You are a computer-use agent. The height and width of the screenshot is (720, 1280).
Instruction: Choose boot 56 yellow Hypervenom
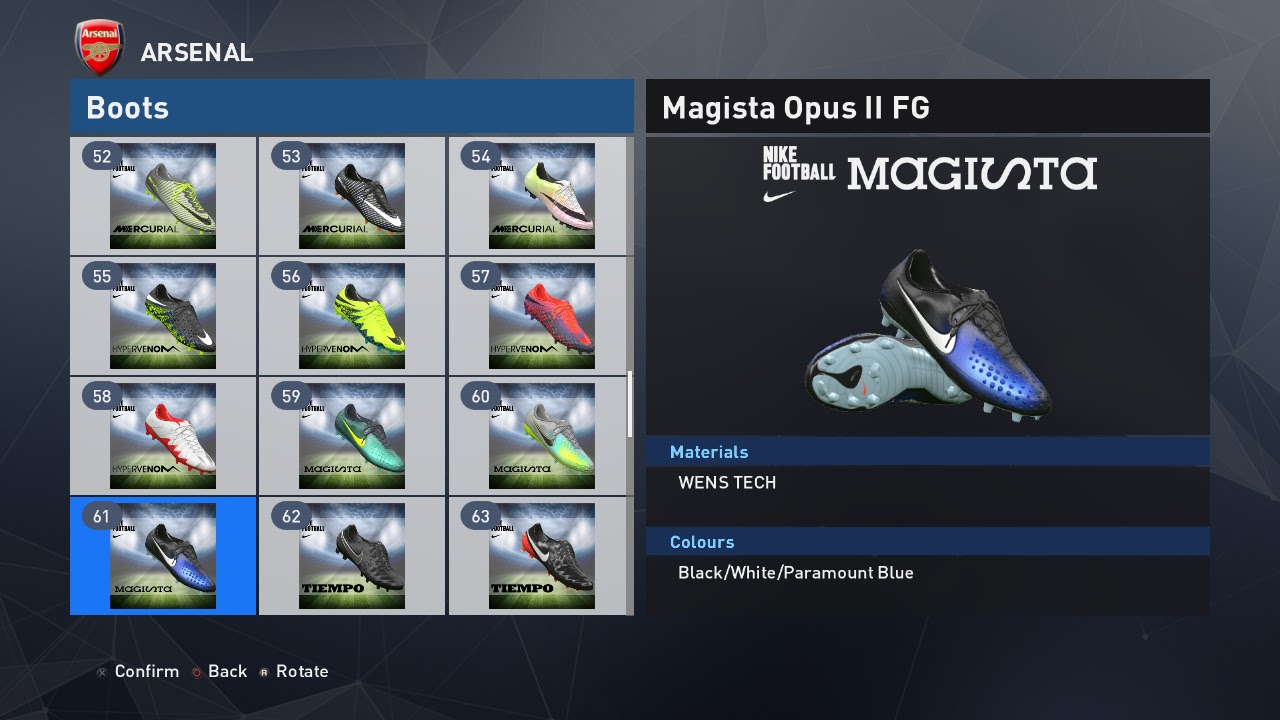pyautogui.click(x=352, y=316)
